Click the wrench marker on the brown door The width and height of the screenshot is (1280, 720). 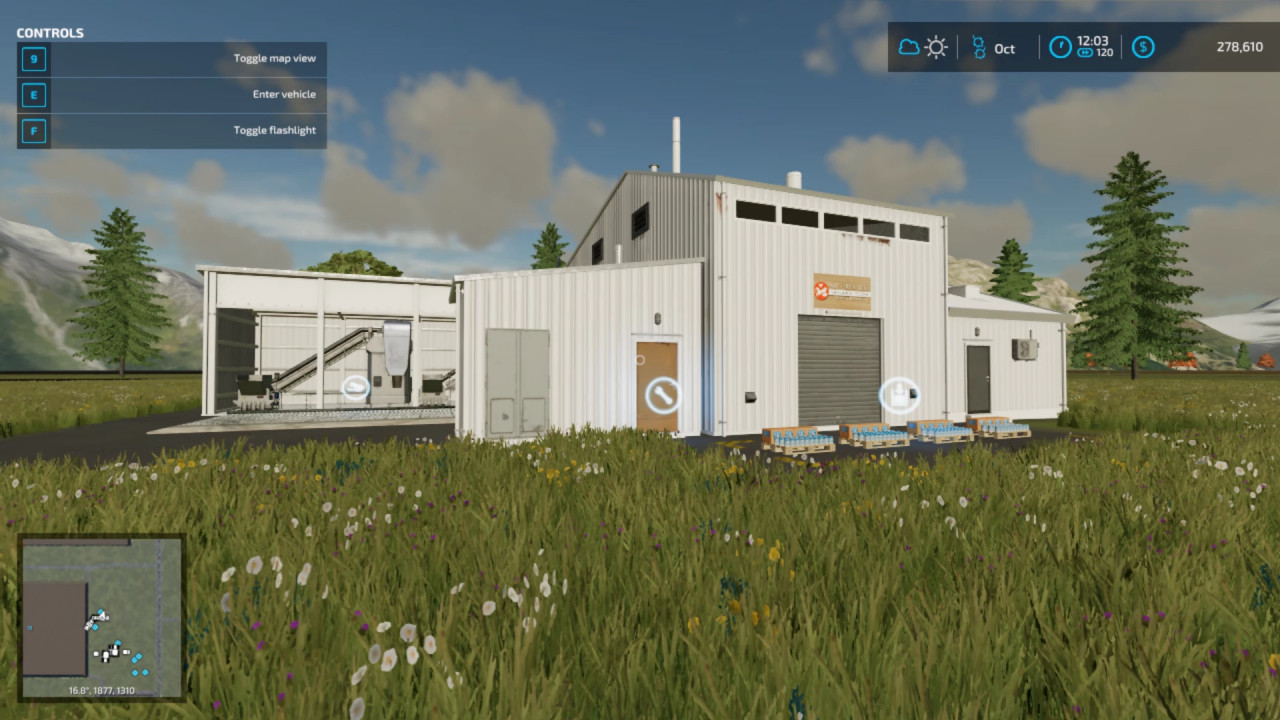click(x=661, y=394)
